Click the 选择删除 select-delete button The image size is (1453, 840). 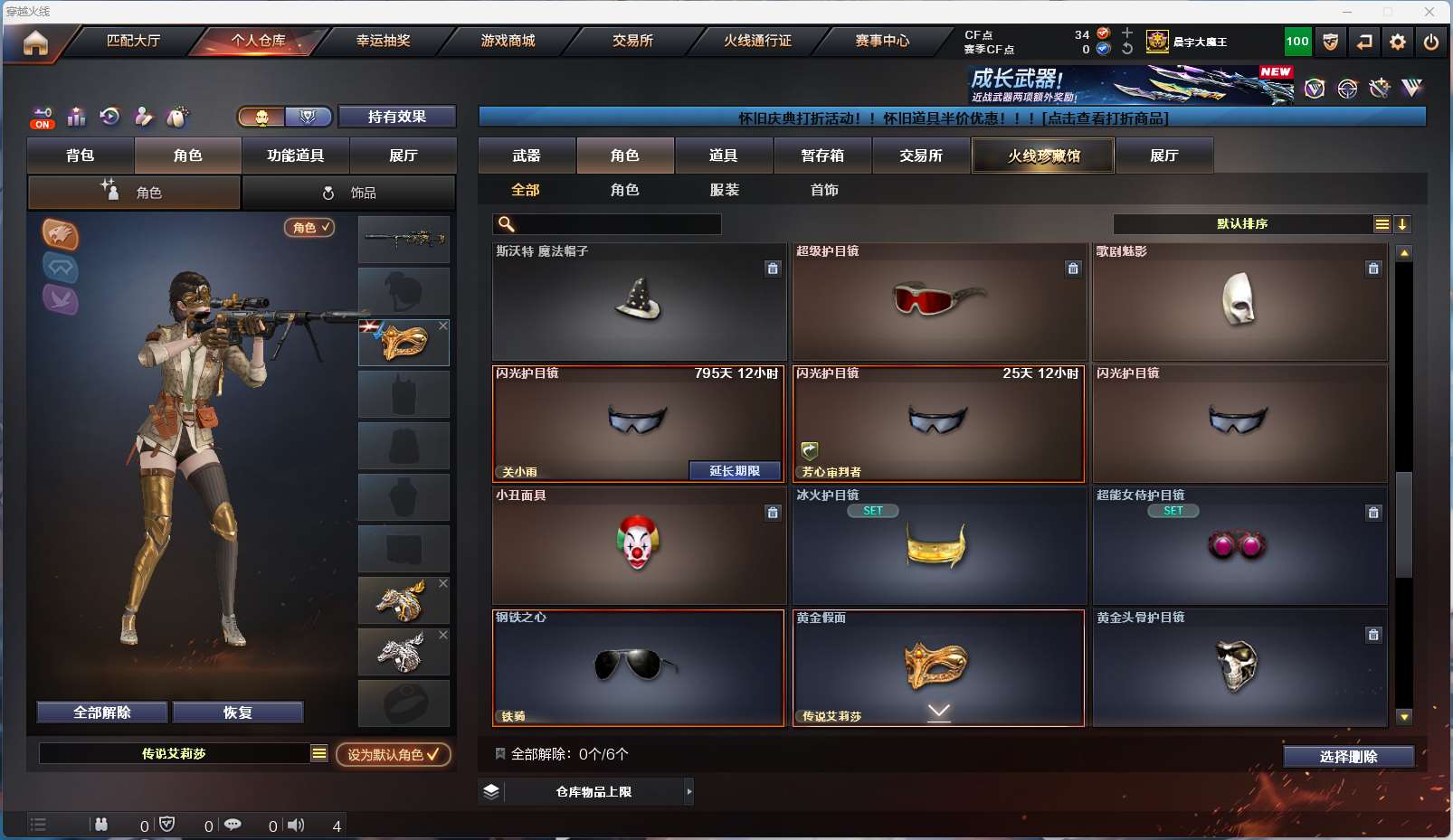(x=1348, y=757)
